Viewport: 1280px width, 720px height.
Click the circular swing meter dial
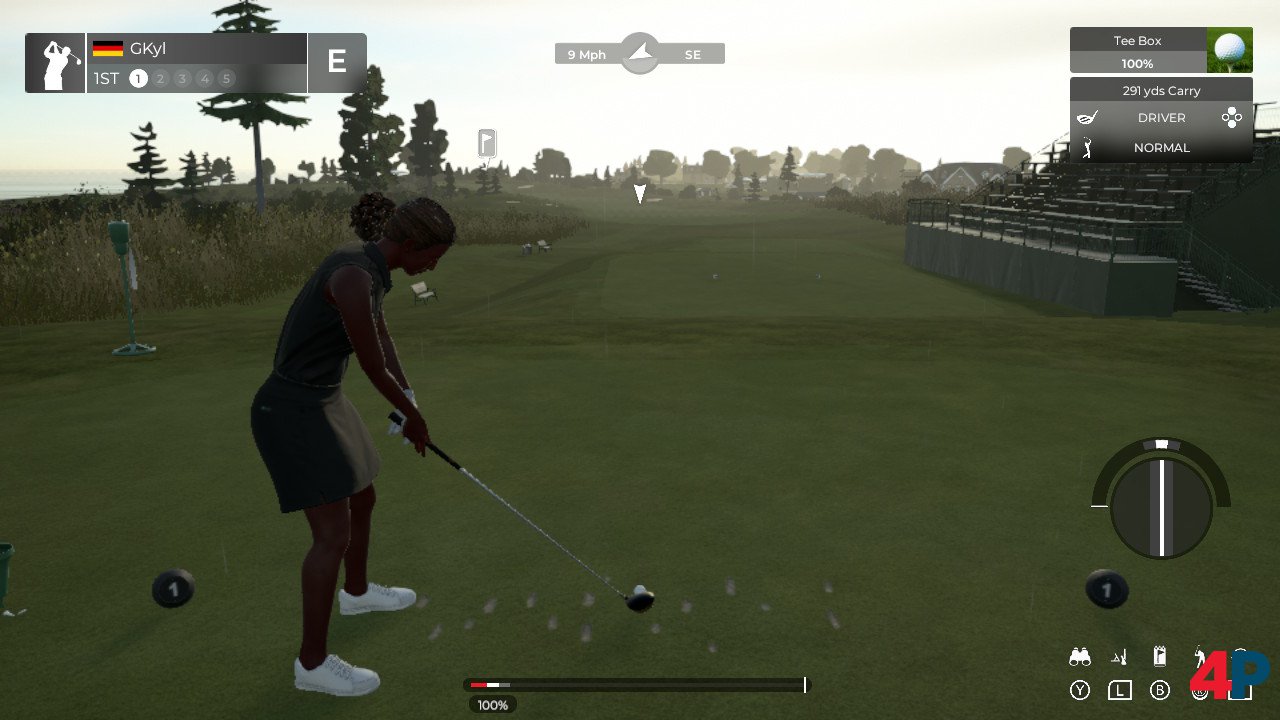point(1161,507)
